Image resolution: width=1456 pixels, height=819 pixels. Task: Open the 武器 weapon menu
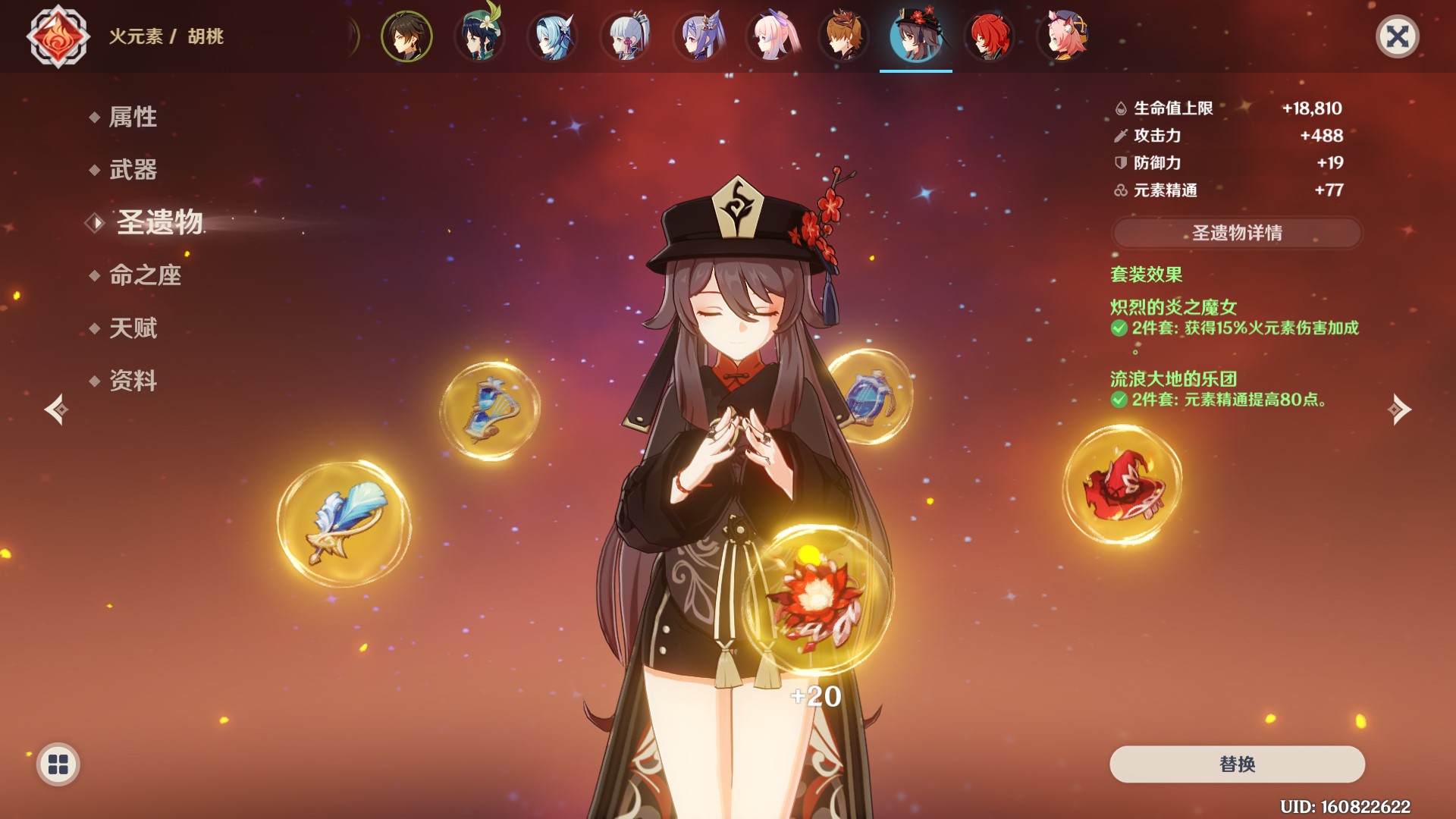(133, 169)
